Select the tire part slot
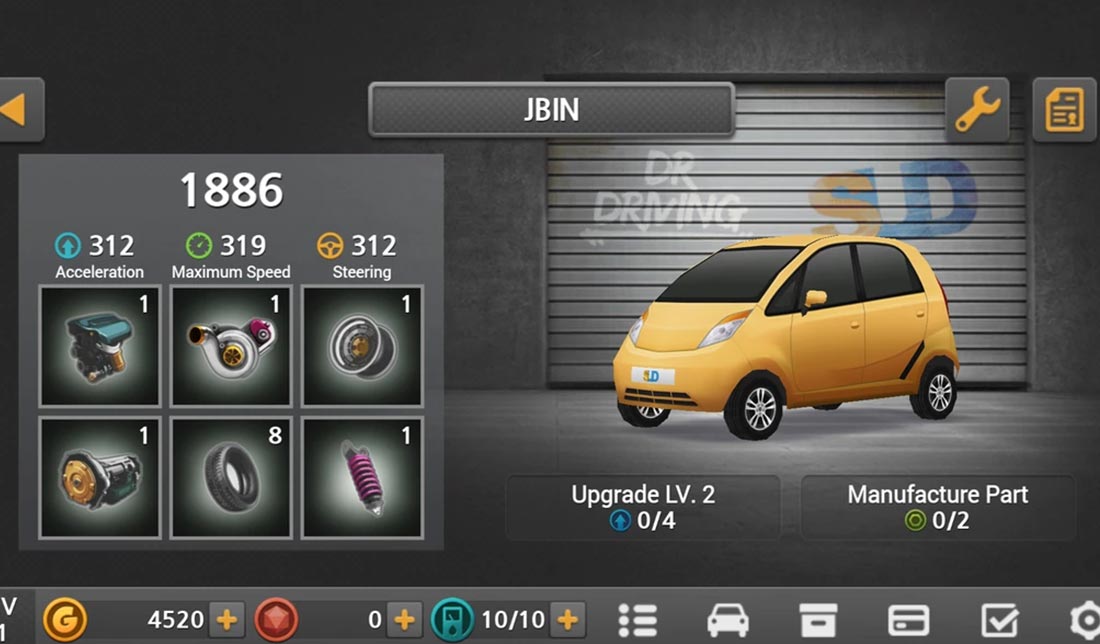 pos(231,478)
